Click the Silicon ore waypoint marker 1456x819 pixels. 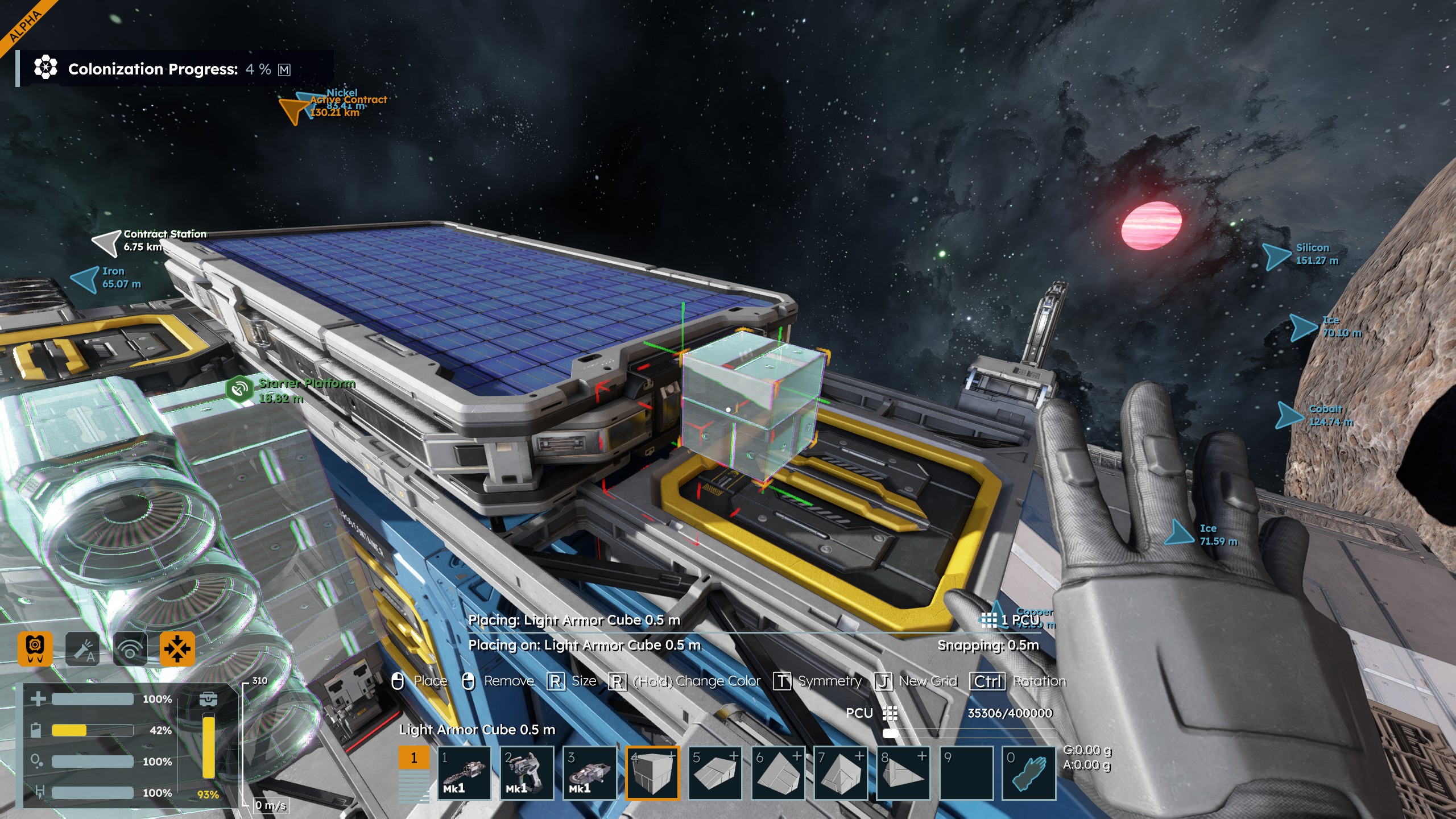pos(1277,255)
